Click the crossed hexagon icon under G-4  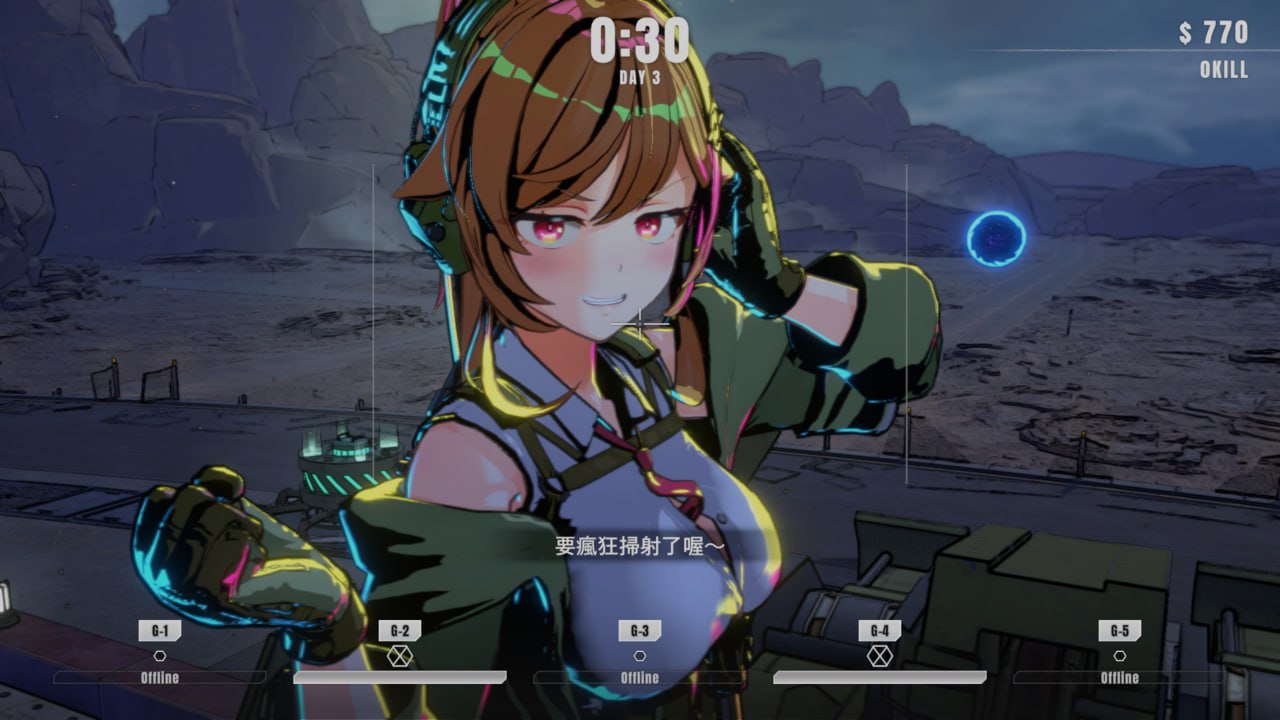coord(880,655)
